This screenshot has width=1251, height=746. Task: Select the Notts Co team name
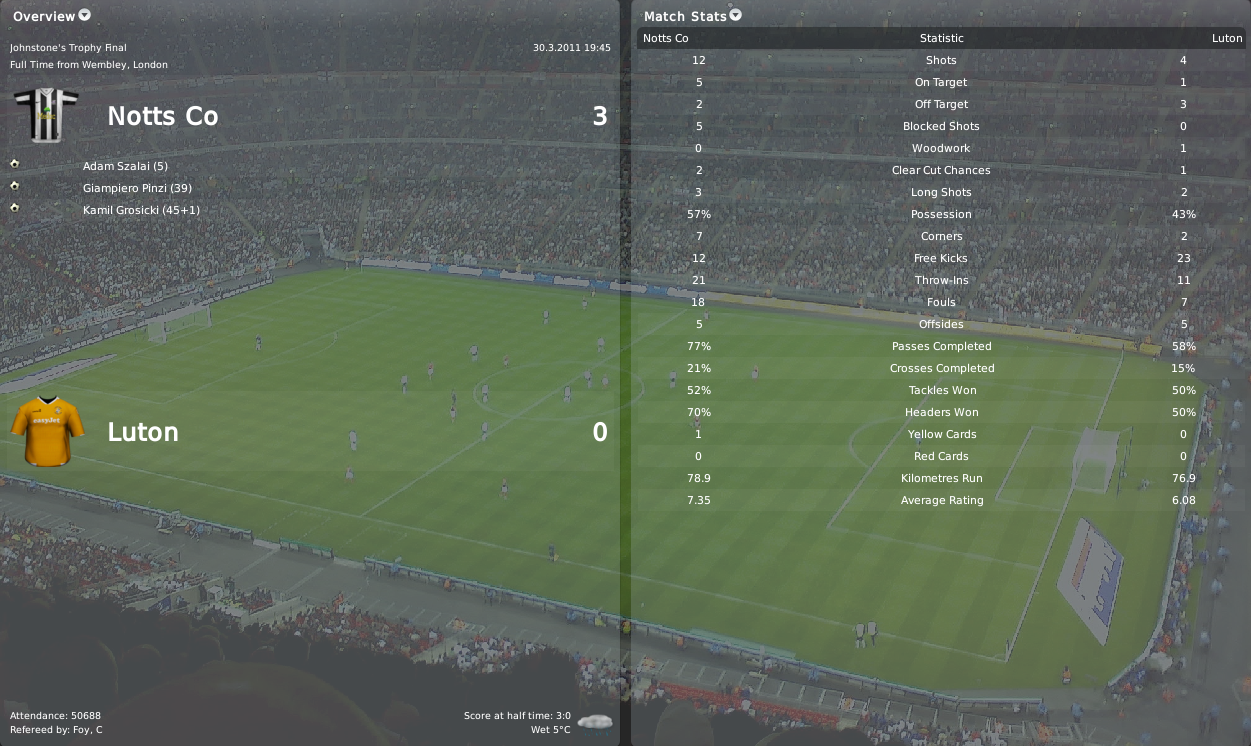point(162,116)
